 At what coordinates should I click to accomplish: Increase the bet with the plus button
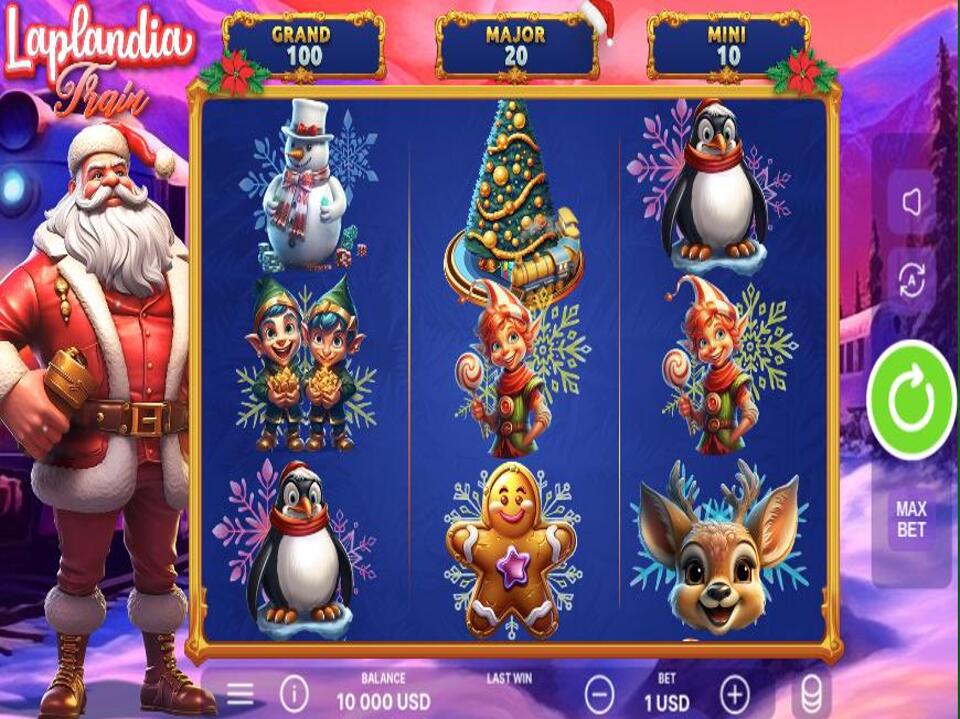(x=735, y=694)
